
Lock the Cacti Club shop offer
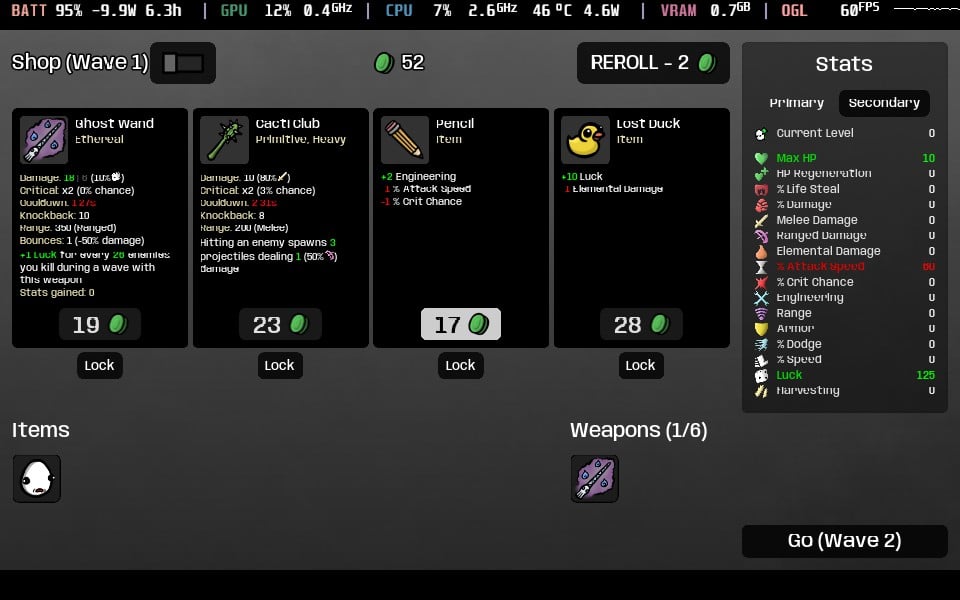coord(279,365)
